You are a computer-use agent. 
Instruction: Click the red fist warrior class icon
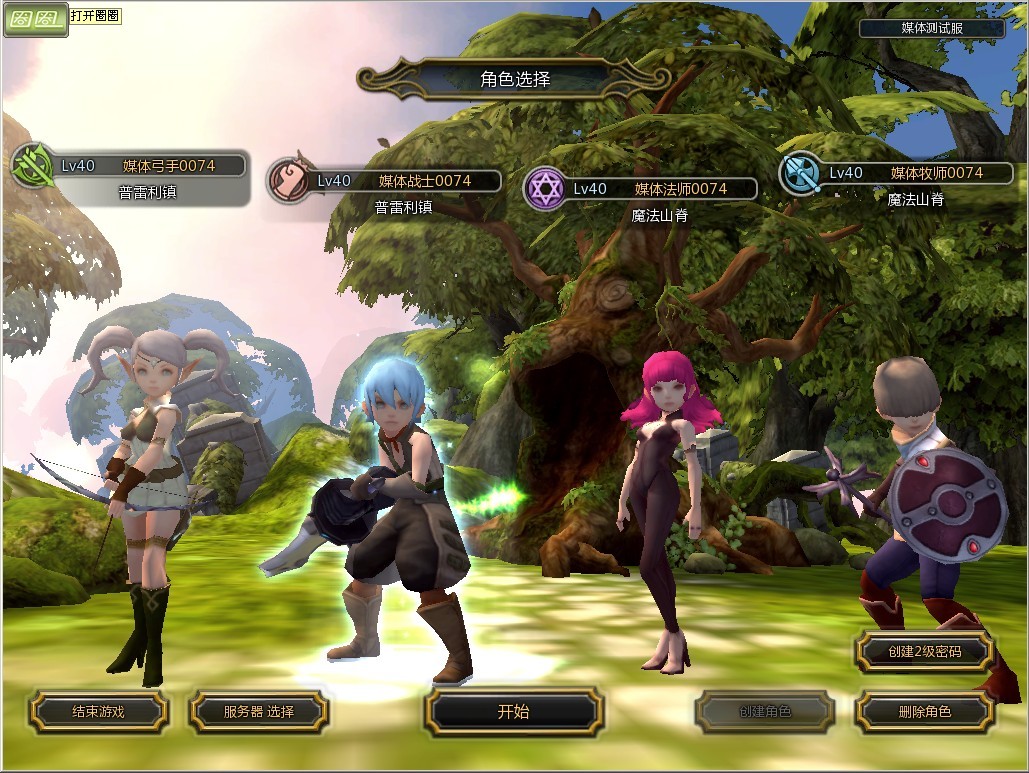click(289, 181)
